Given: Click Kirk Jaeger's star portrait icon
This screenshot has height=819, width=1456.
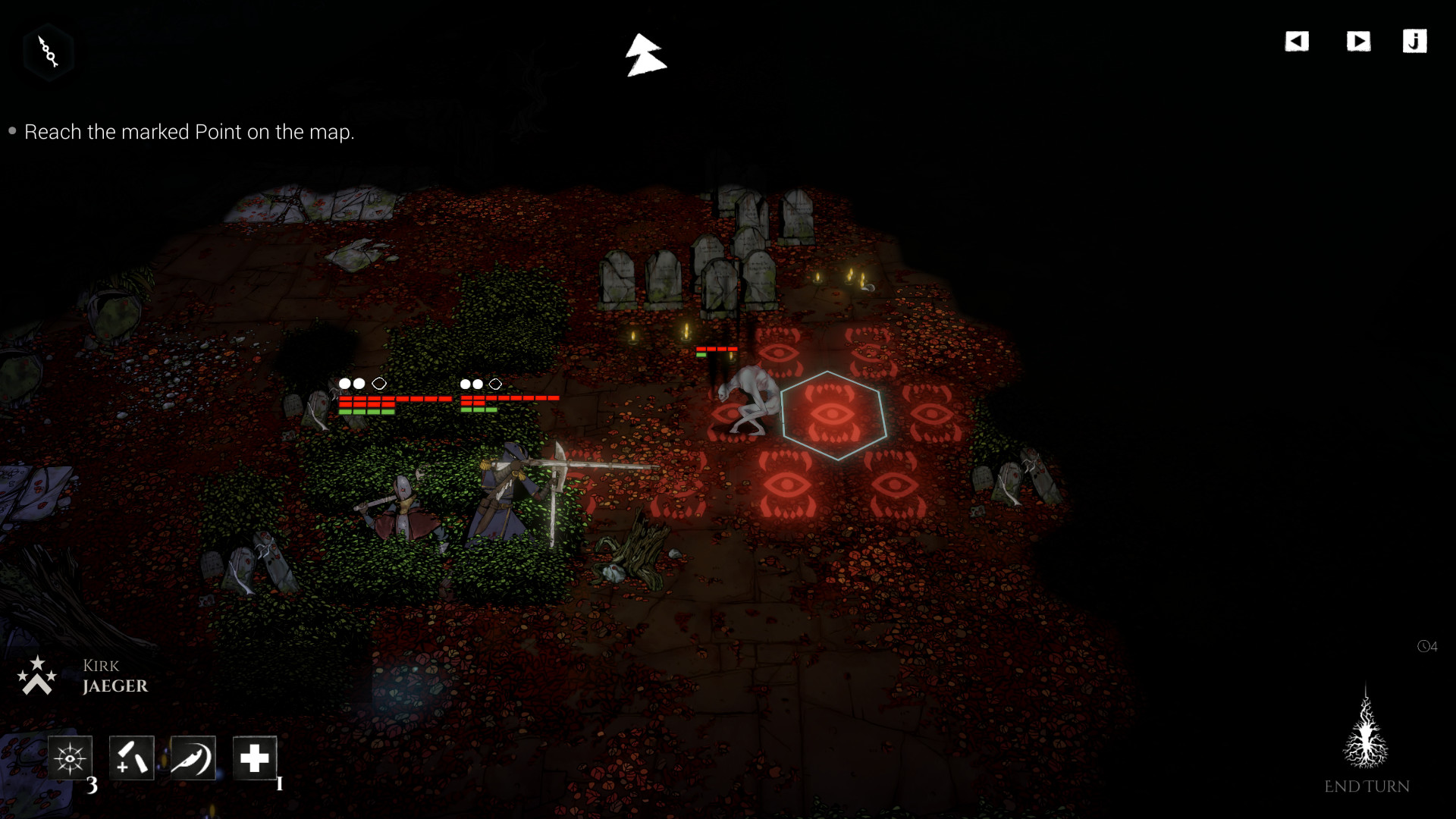Looking at the screenshot, I should [x=38, y=675].
